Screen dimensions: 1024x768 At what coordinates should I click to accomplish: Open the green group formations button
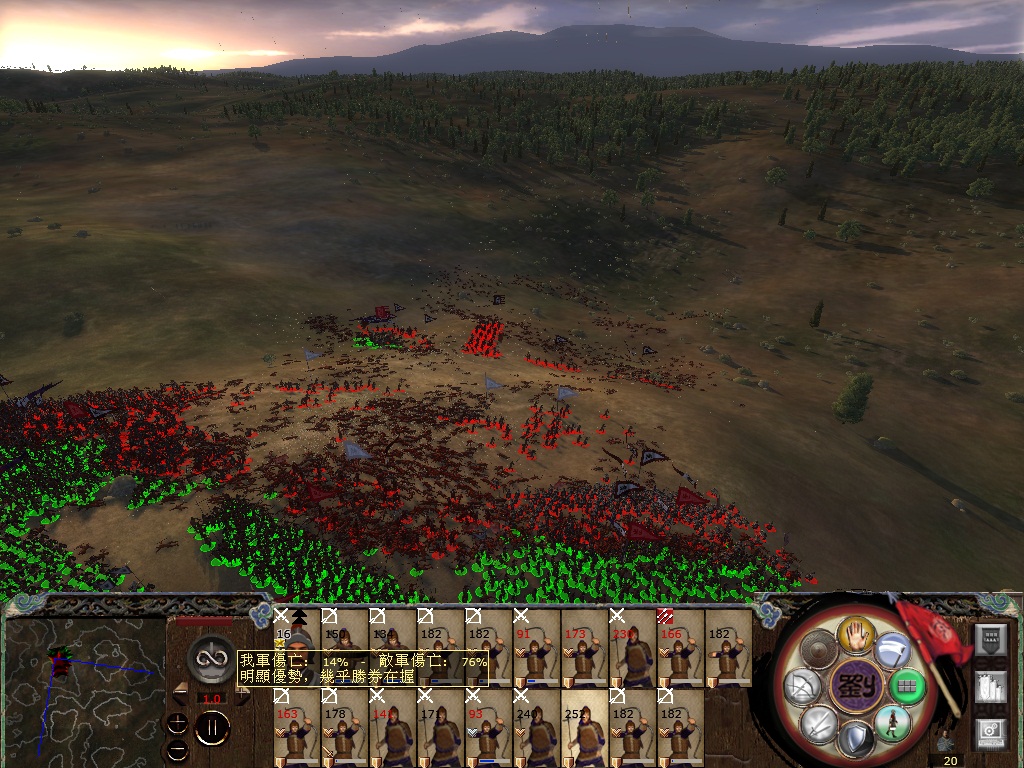pos(906,687)
